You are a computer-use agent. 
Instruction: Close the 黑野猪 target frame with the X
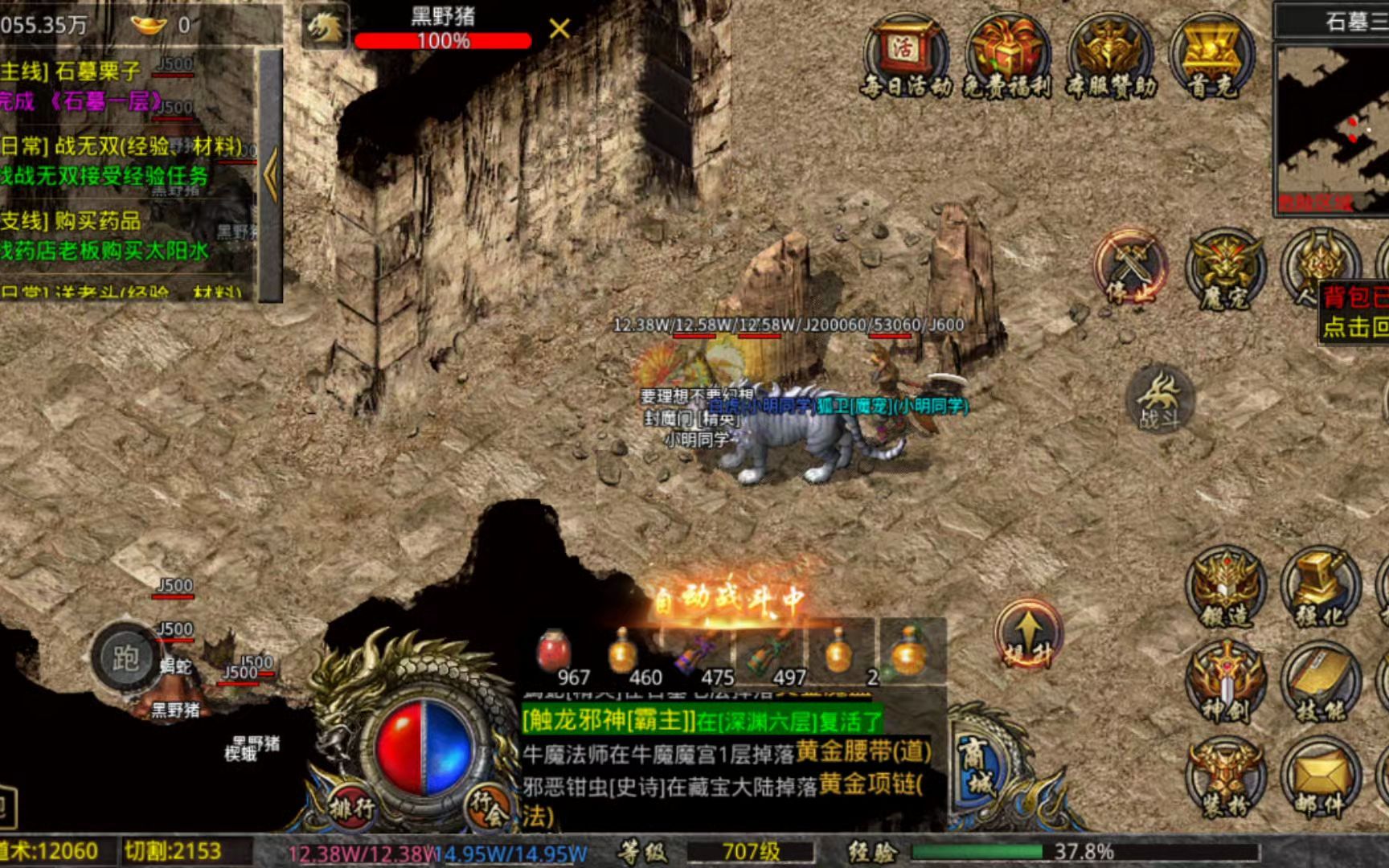click(x=559, y=30)
